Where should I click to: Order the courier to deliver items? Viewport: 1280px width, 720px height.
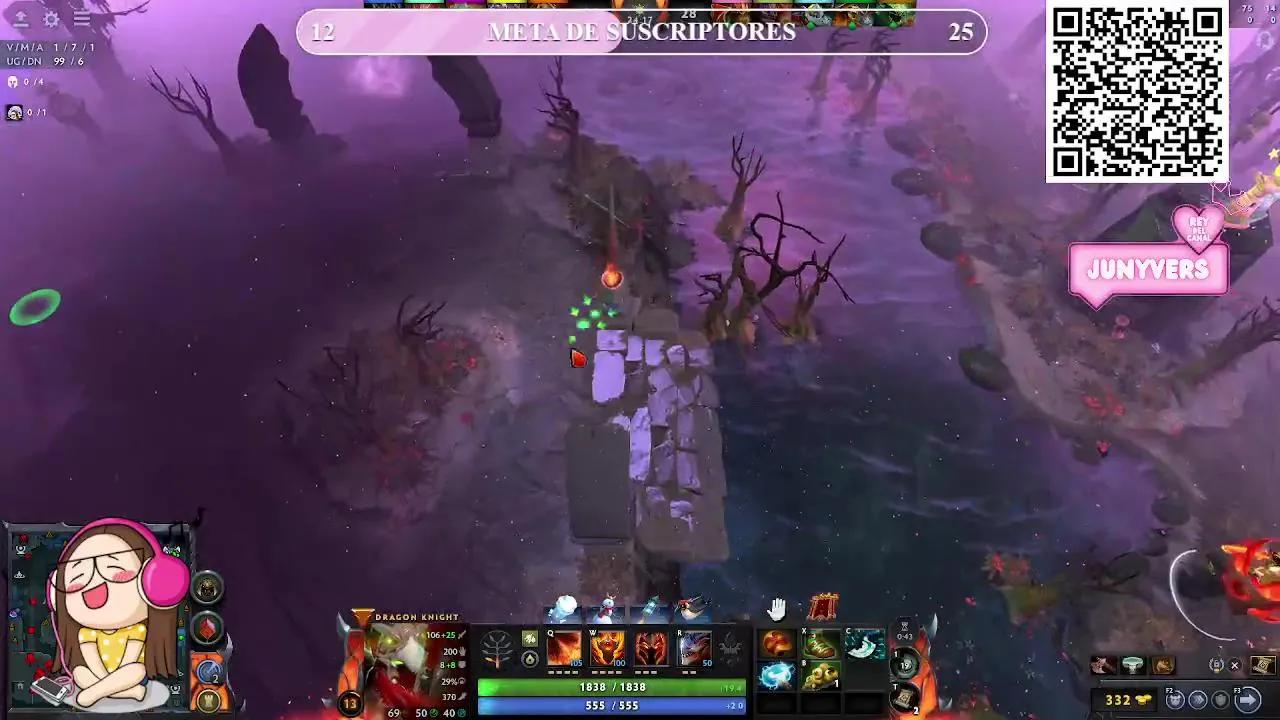1247,698
